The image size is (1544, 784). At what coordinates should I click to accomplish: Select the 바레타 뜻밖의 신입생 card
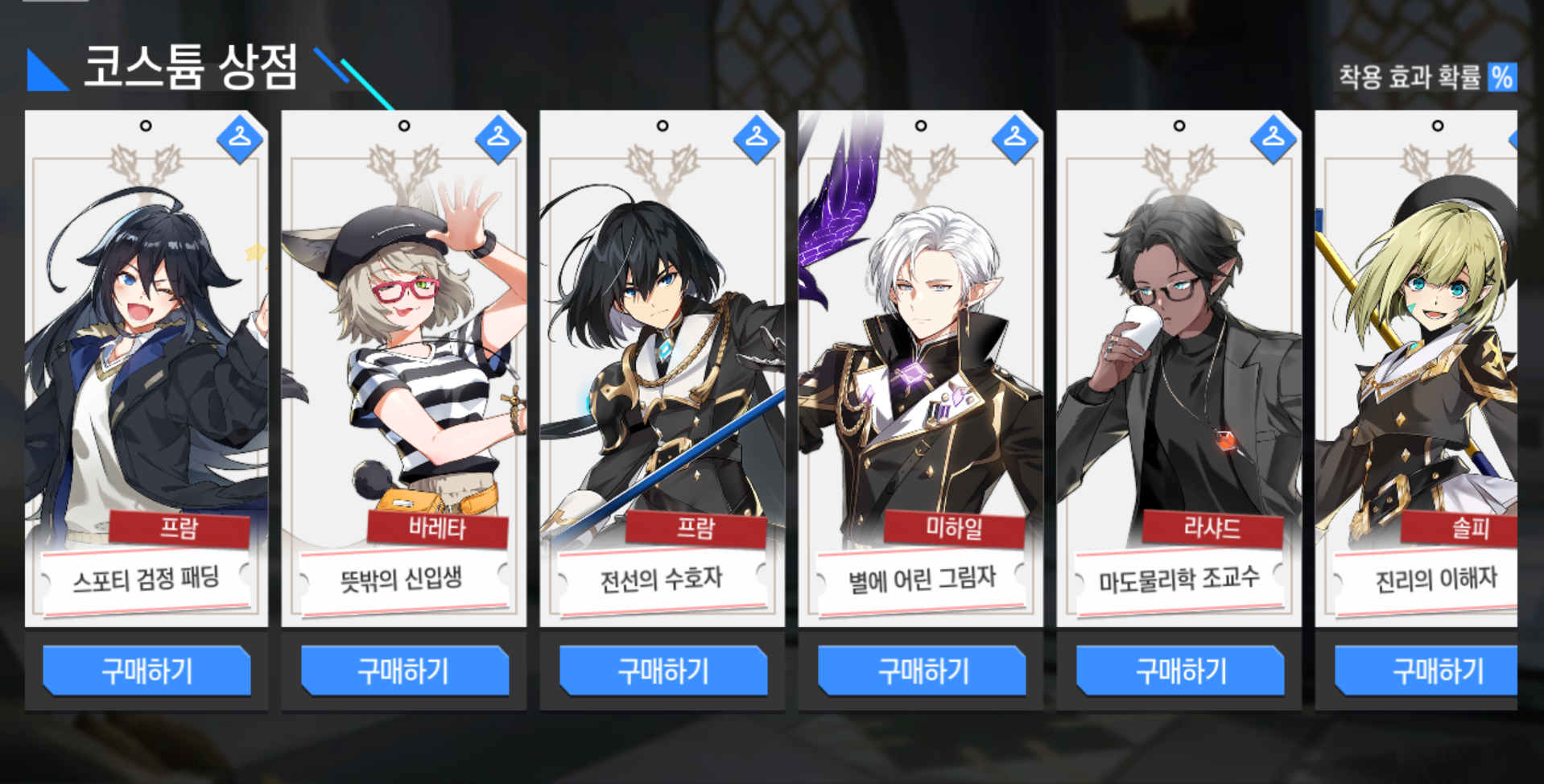point(404,362)
